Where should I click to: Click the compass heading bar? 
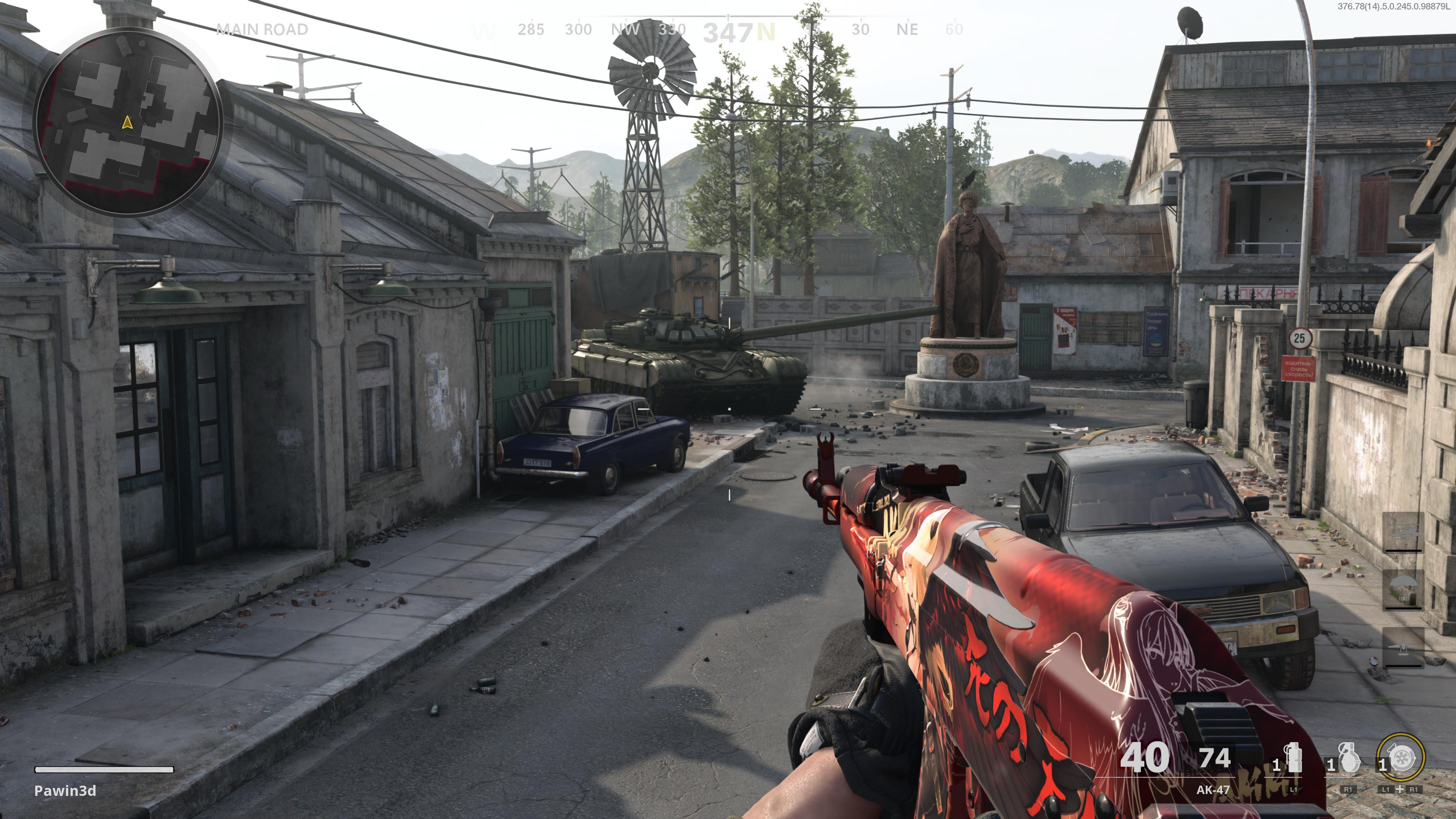[729, 30]
